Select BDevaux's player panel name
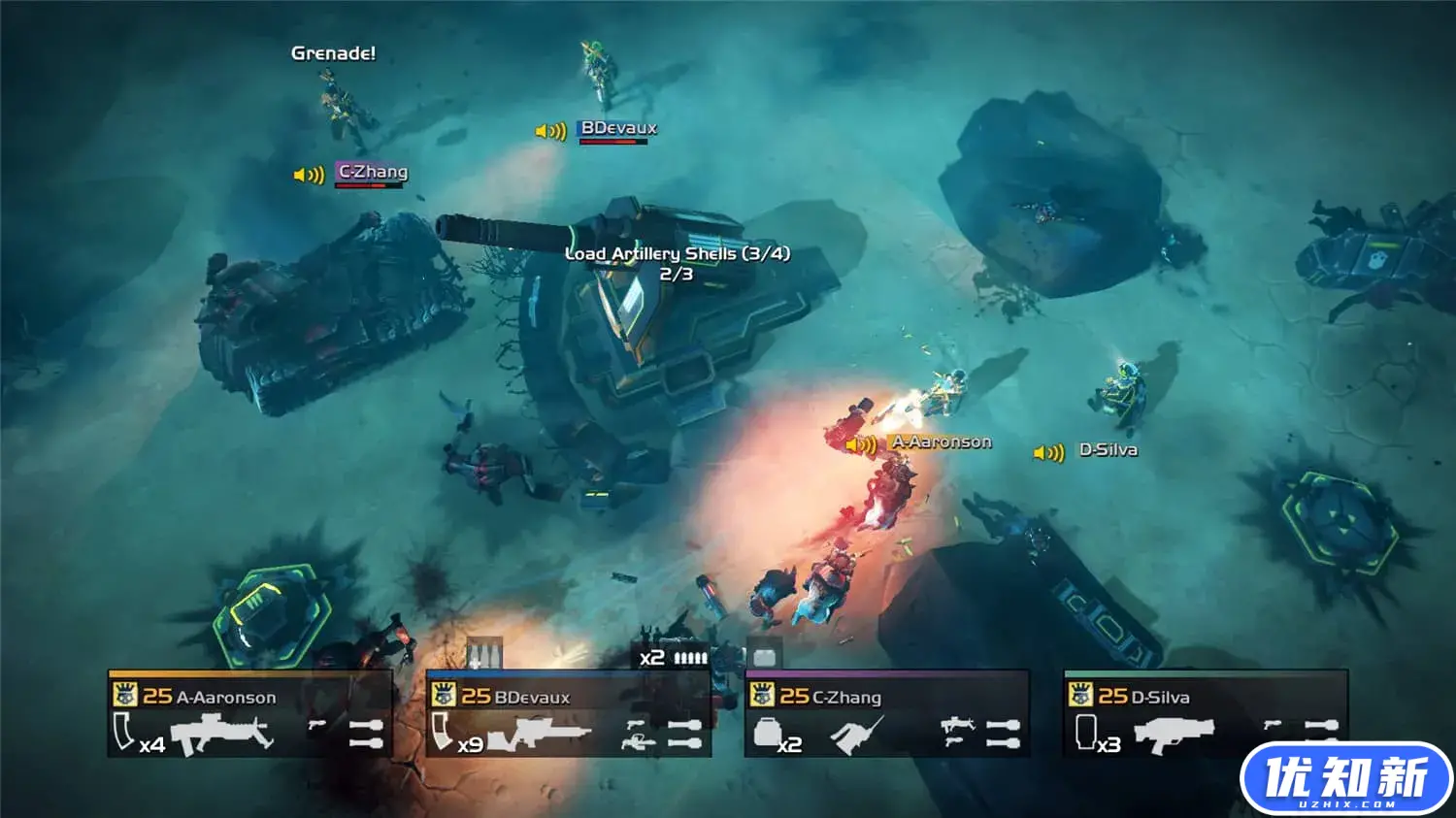 (531, 697)
